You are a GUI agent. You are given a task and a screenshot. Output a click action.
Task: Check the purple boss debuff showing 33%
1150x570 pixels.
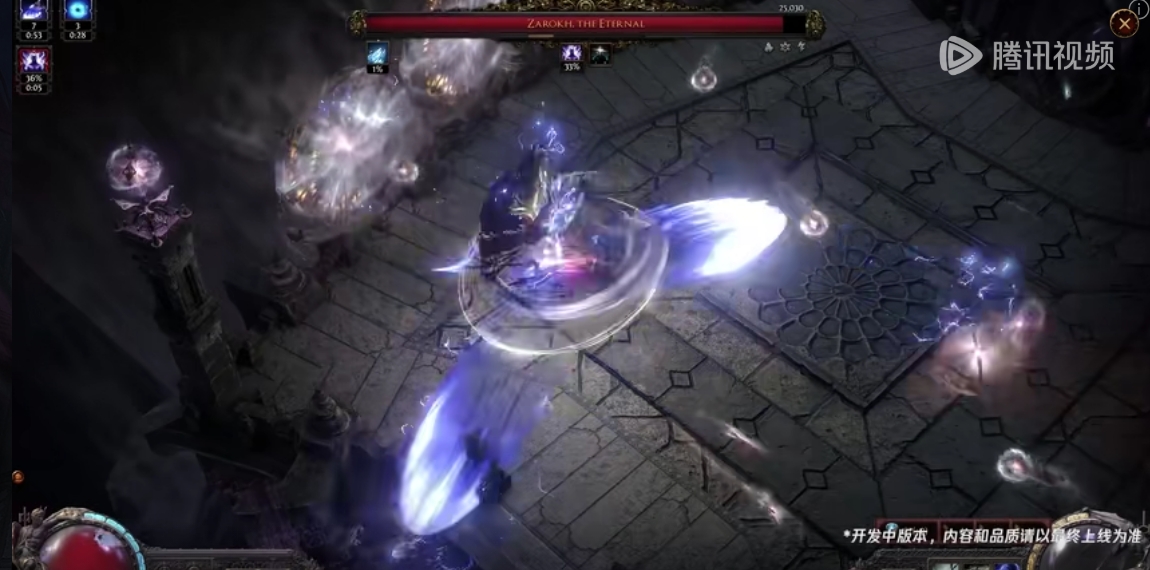pos(572,53)
